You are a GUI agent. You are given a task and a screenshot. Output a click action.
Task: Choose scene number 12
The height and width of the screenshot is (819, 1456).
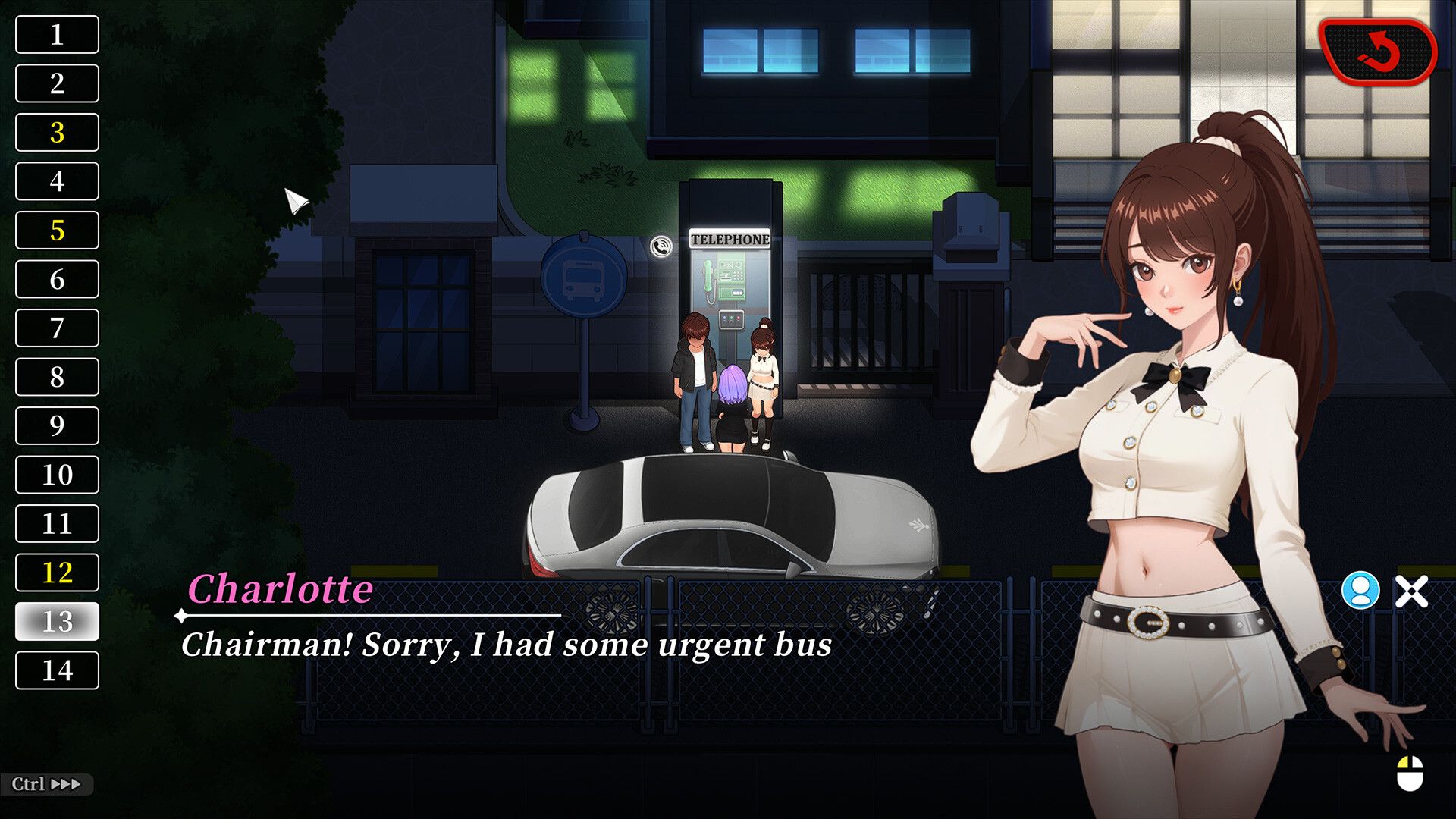pyautogui.click(x=57, y=573)
